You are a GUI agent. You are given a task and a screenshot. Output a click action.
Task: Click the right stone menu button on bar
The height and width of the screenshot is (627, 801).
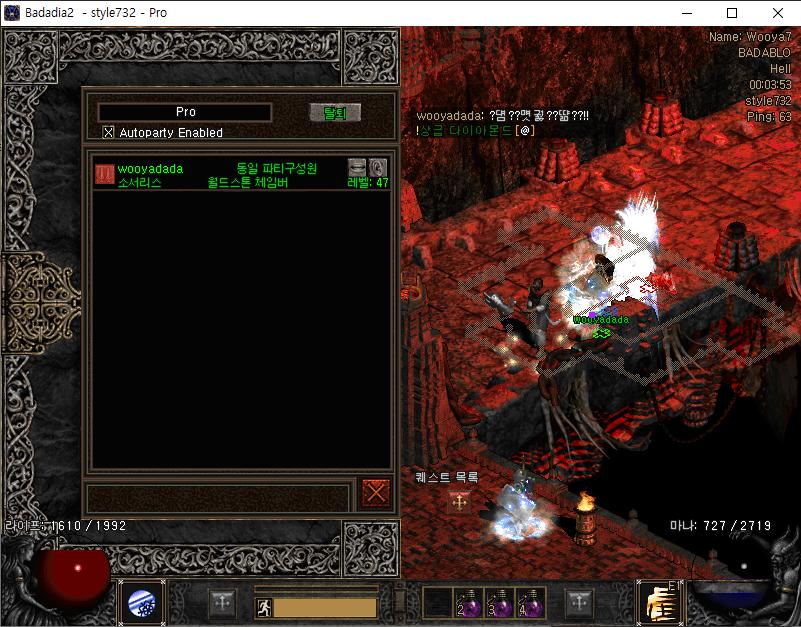tap(579, 603)
